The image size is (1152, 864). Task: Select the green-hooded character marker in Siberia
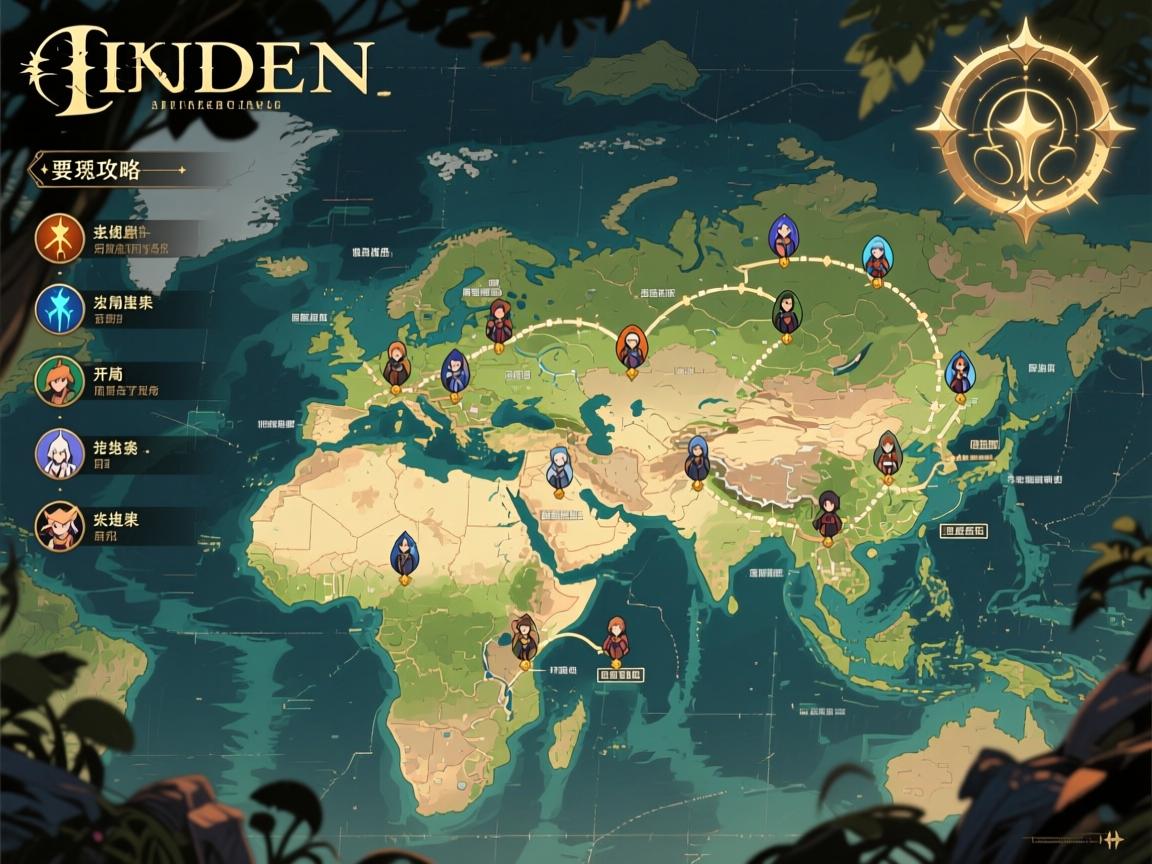[x=786, y=313]
